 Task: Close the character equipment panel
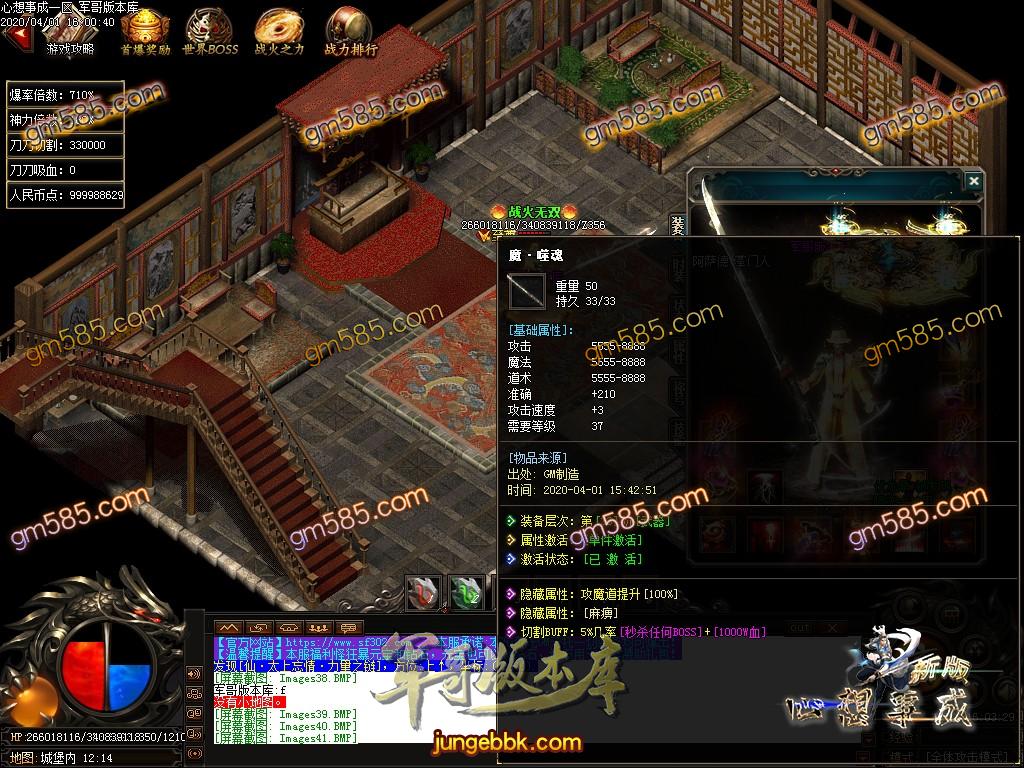(x=973, y=181)
